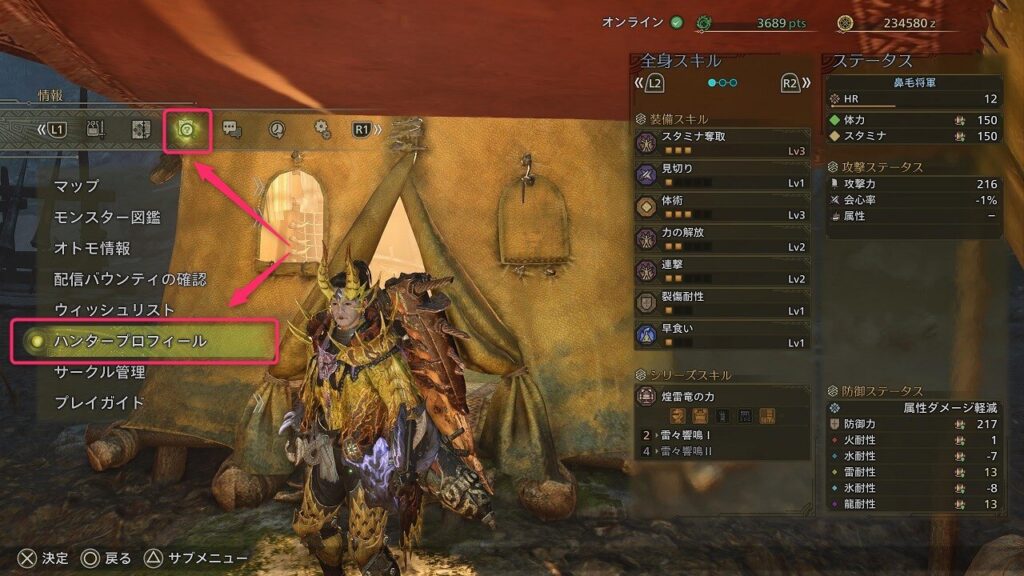The height and width of the screenshot is (576, 1024).
Task: Open the item pouch tab with exclamation mark
Action: coord(97,129)
